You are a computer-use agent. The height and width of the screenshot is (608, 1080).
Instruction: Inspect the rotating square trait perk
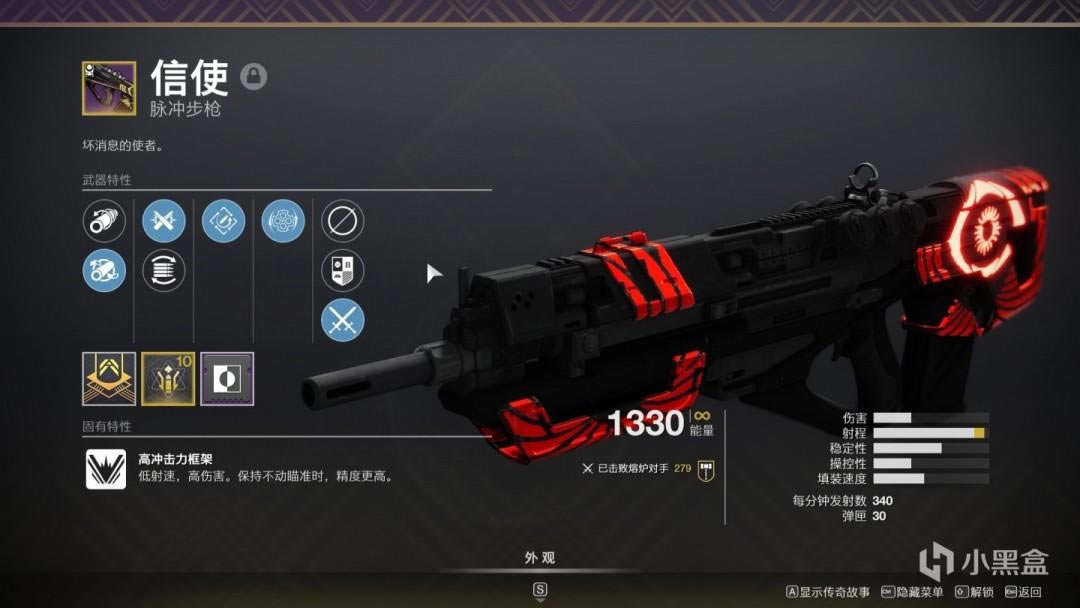click(223, 221)
